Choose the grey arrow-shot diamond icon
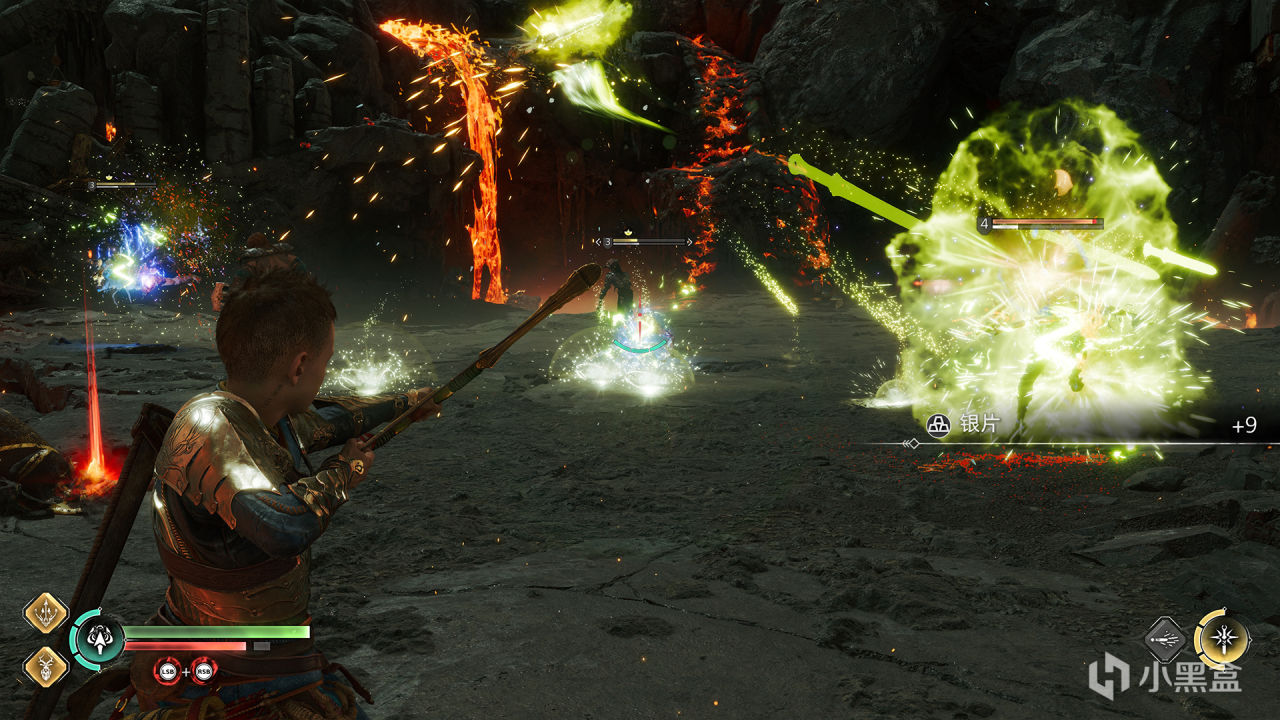1280x720 pixels. [1165, 639]
